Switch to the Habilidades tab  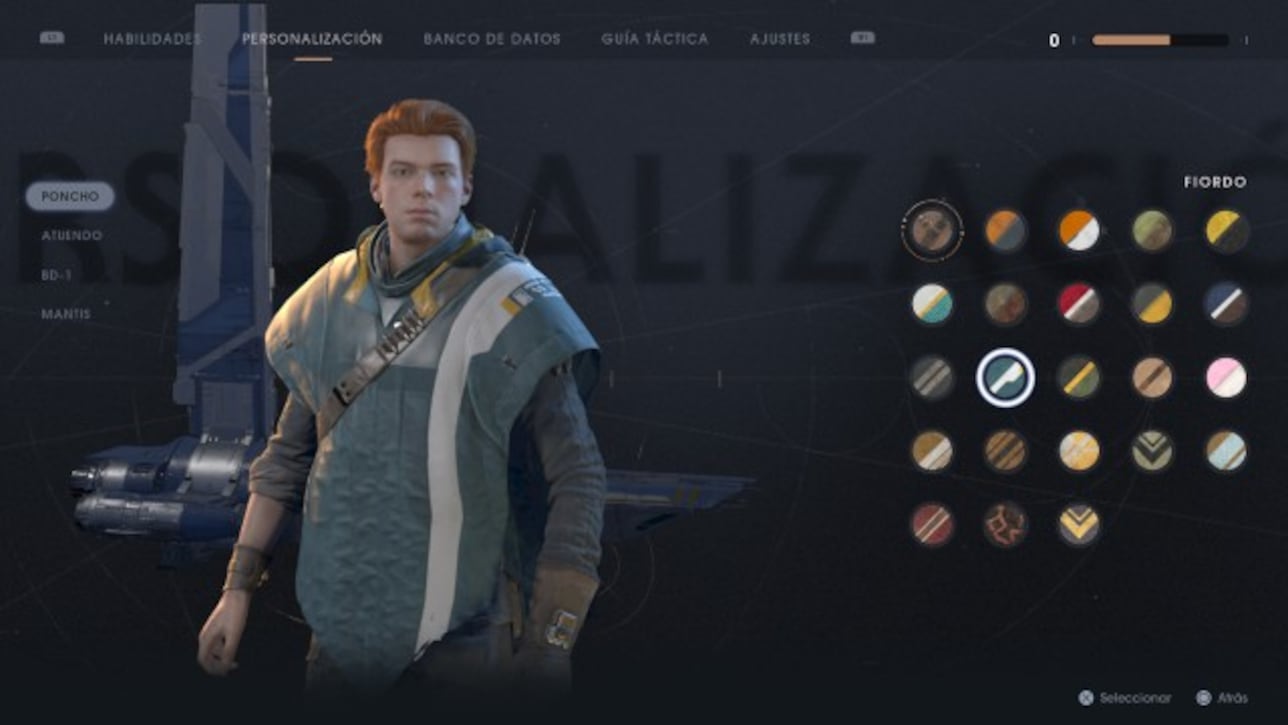coord(150,39)
